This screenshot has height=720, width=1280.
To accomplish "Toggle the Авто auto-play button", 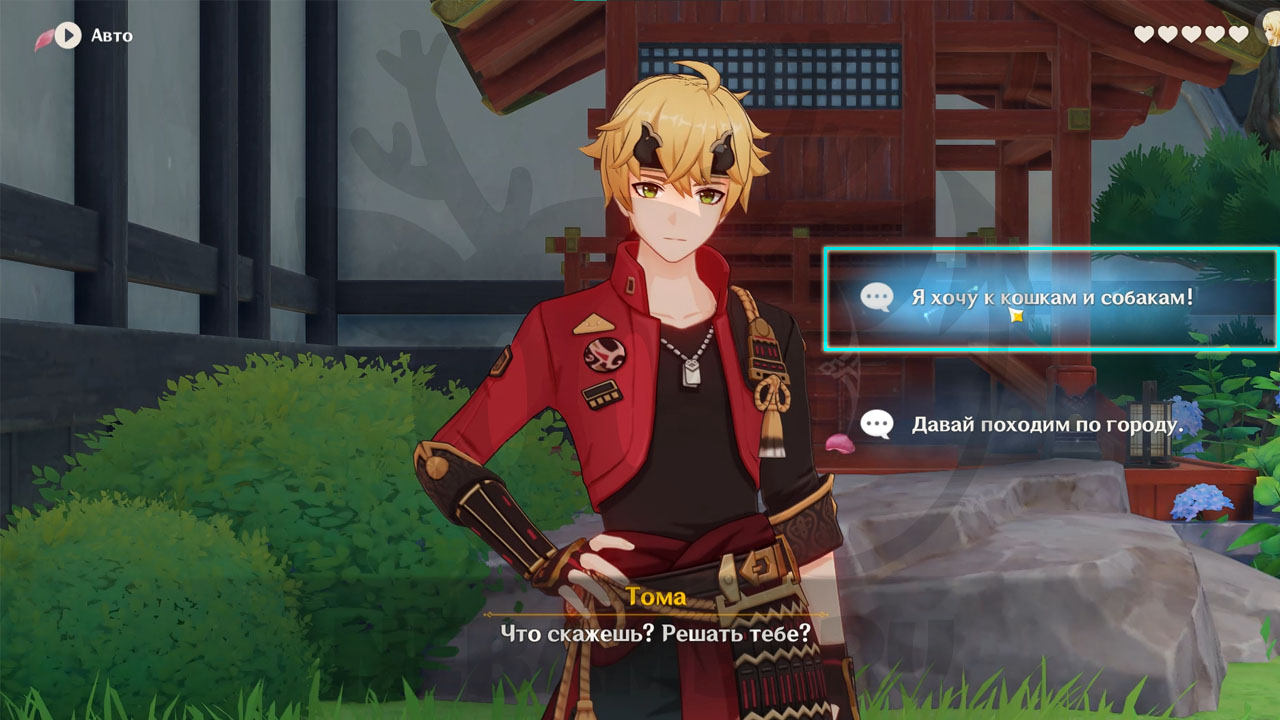I will click(x=68, y=36).
